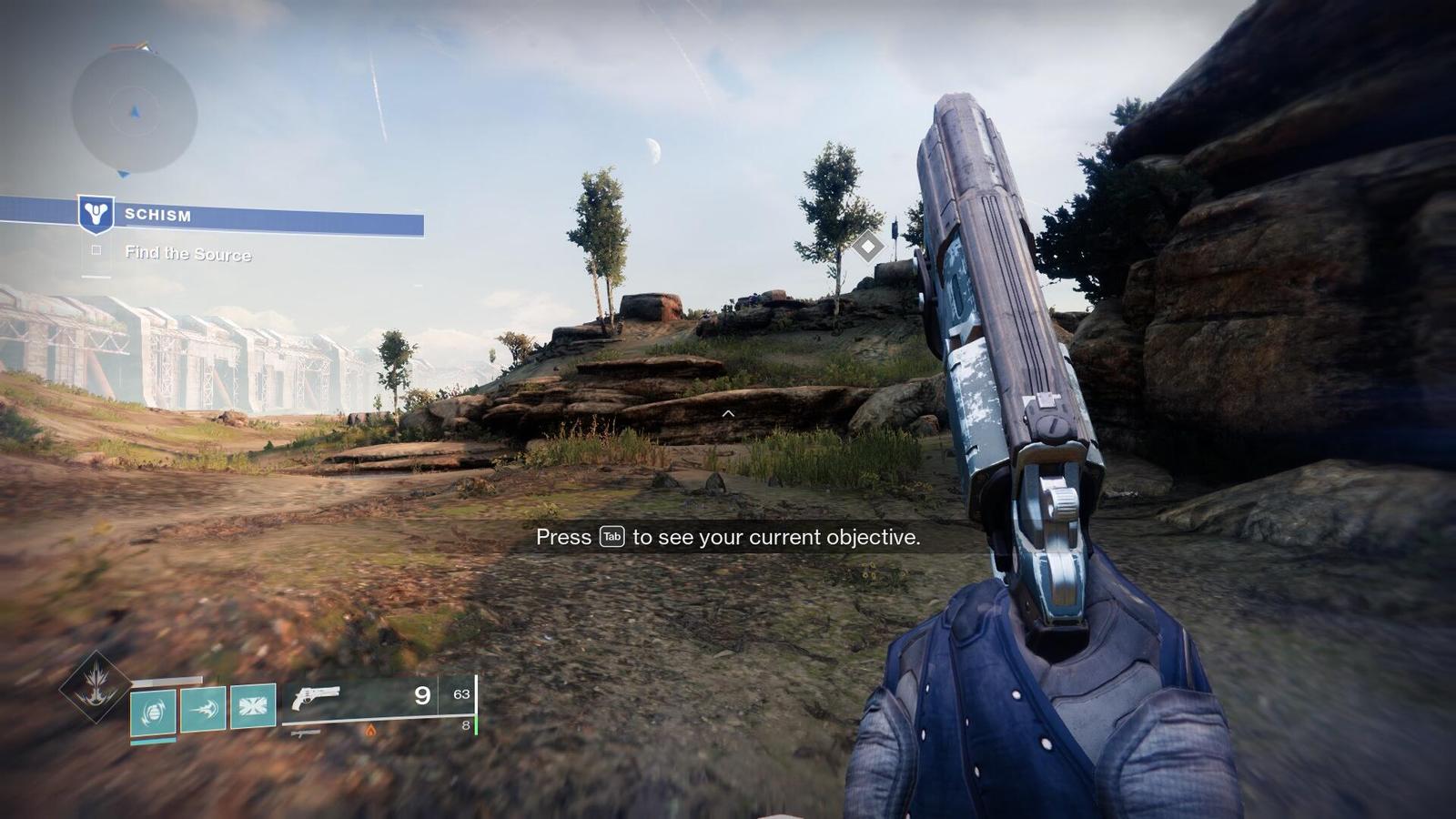The width and height of the screenshot is (1456, 819).
Task: Click the diamond objective waypoint marker
Action: 868,246
